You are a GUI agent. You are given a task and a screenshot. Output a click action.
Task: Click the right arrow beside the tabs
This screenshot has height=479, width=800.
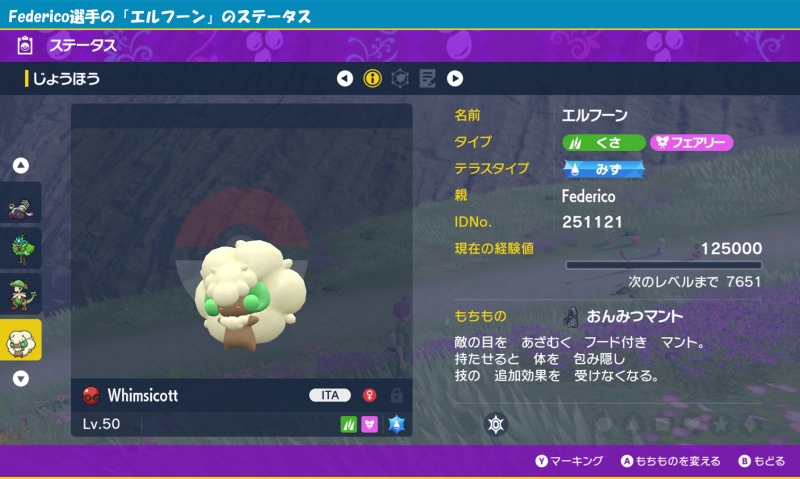(x=455, y=78)
